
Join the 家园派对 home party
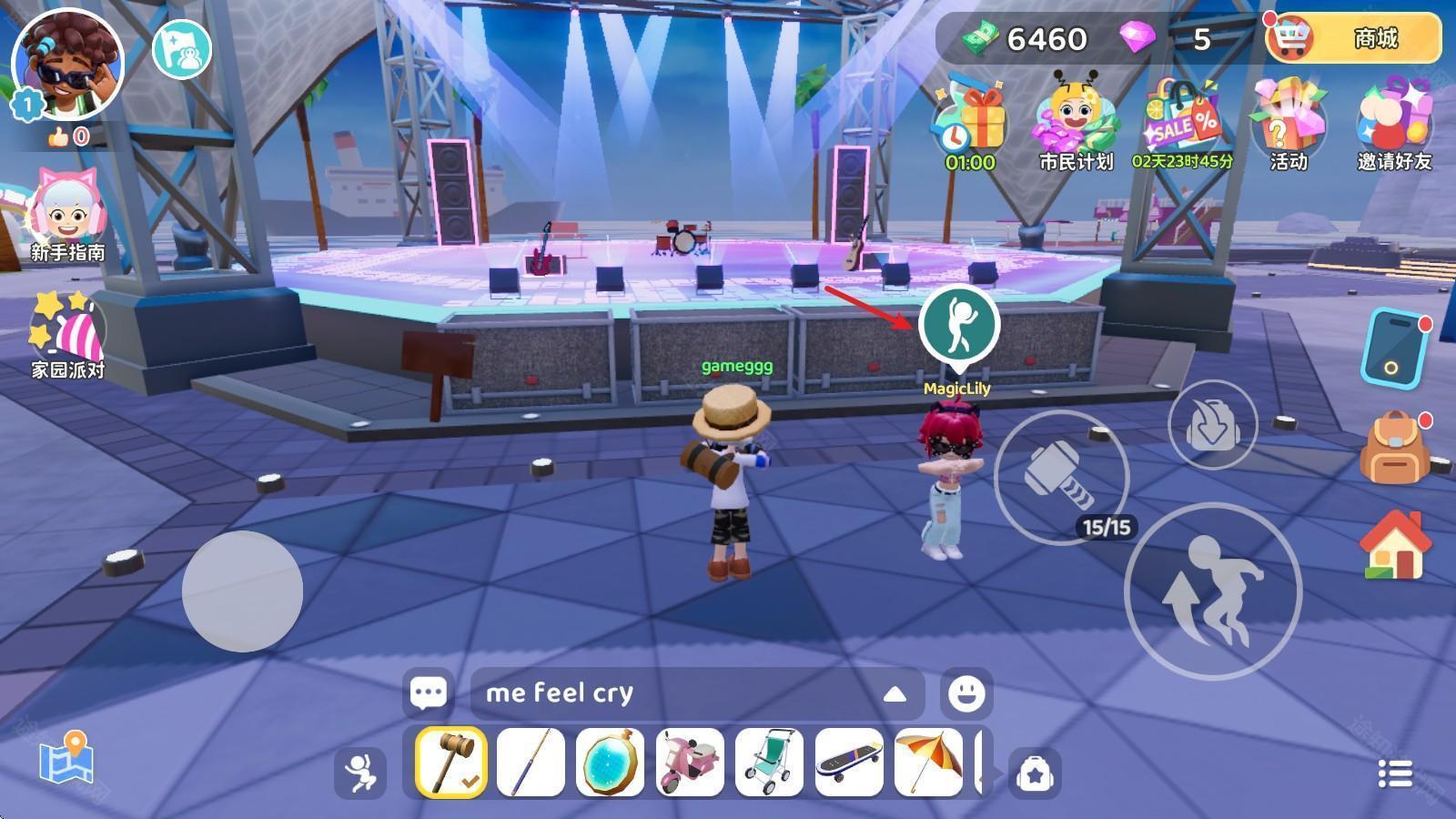67,333
